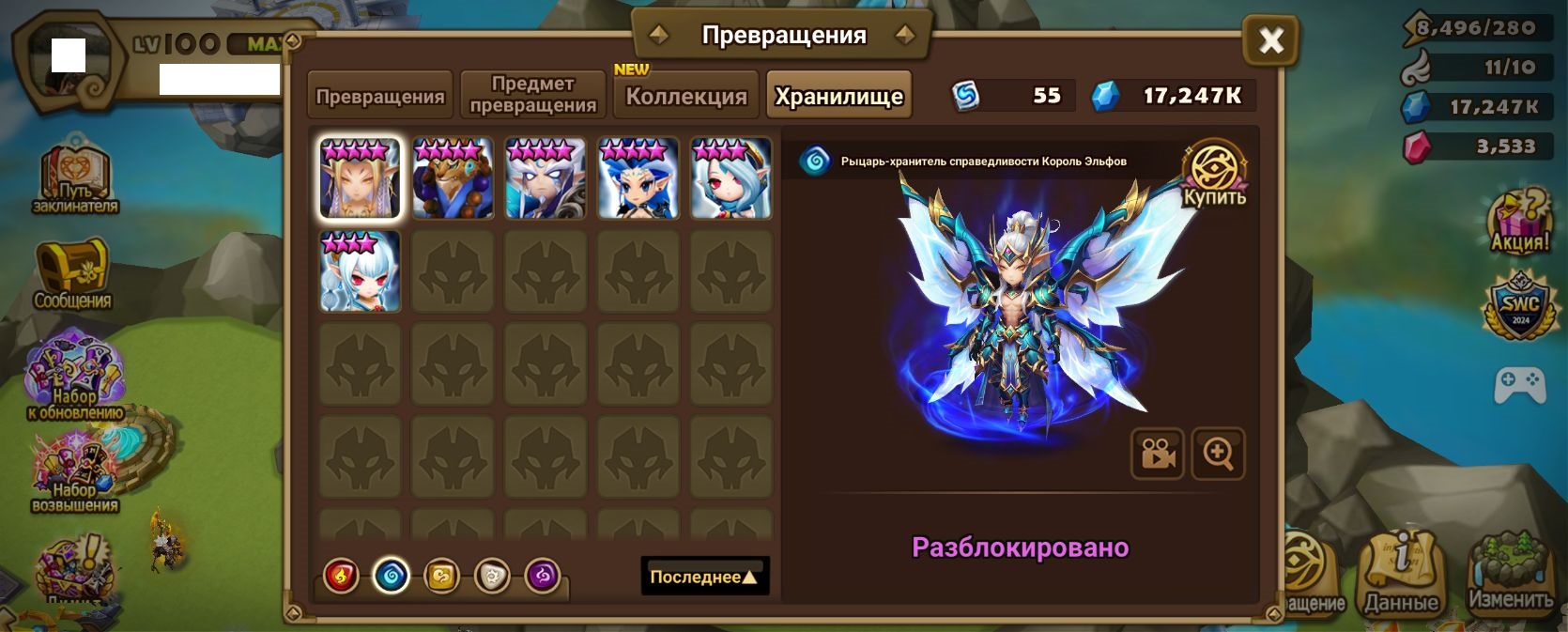Click the Купить button
Image resolution: width=1568 pixels, height=632 pixels.
[1214, 175]
